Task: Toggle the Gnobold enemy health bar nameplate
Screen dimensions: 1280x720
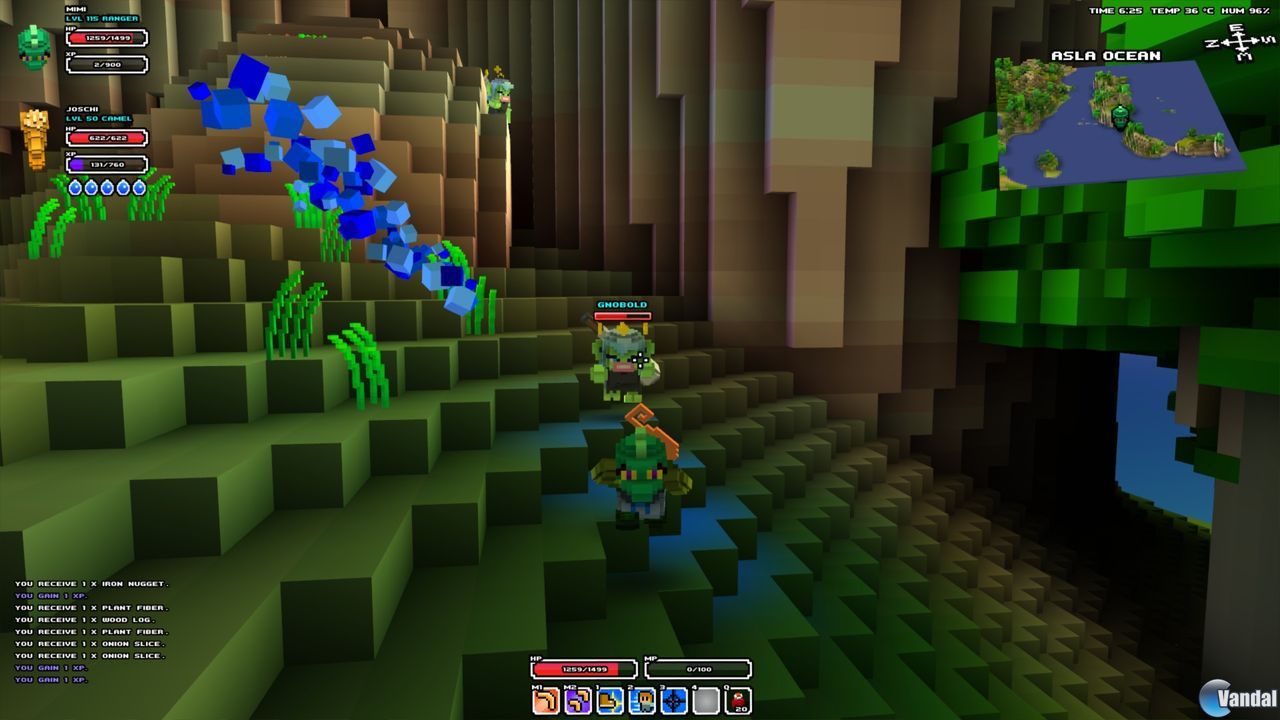Action: (623, 308)
